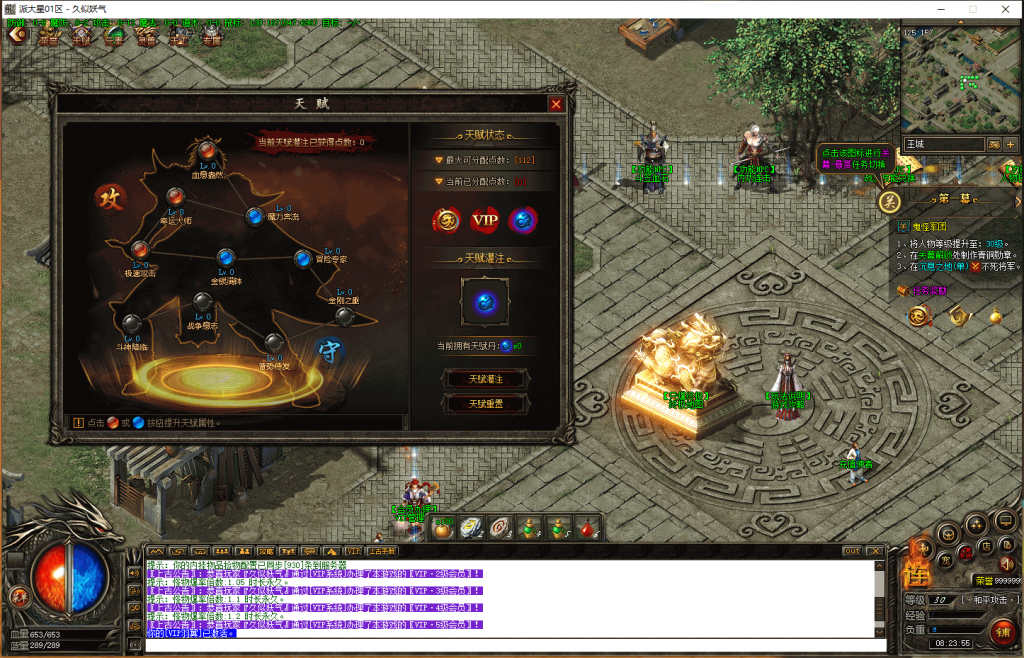Click the 守 defense emblem
This screenshot has width=1024, height=658.
click(327, 350)
